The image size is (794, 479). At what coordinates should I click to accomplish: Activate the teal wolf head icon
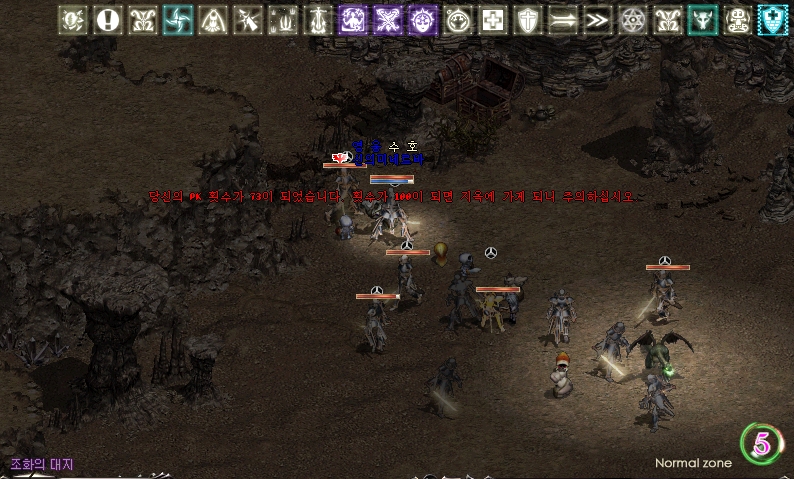pos(703,19)
